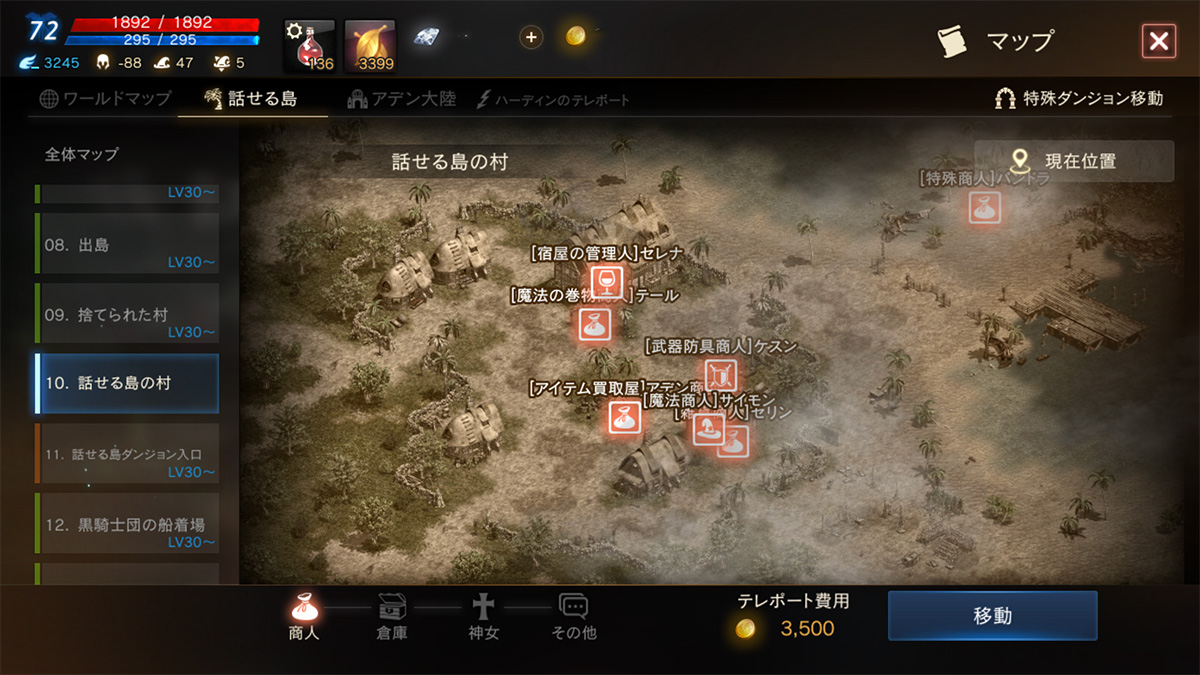
Task: Select 09. 捨てられた村 location
Action: click(x=127, y=315)
